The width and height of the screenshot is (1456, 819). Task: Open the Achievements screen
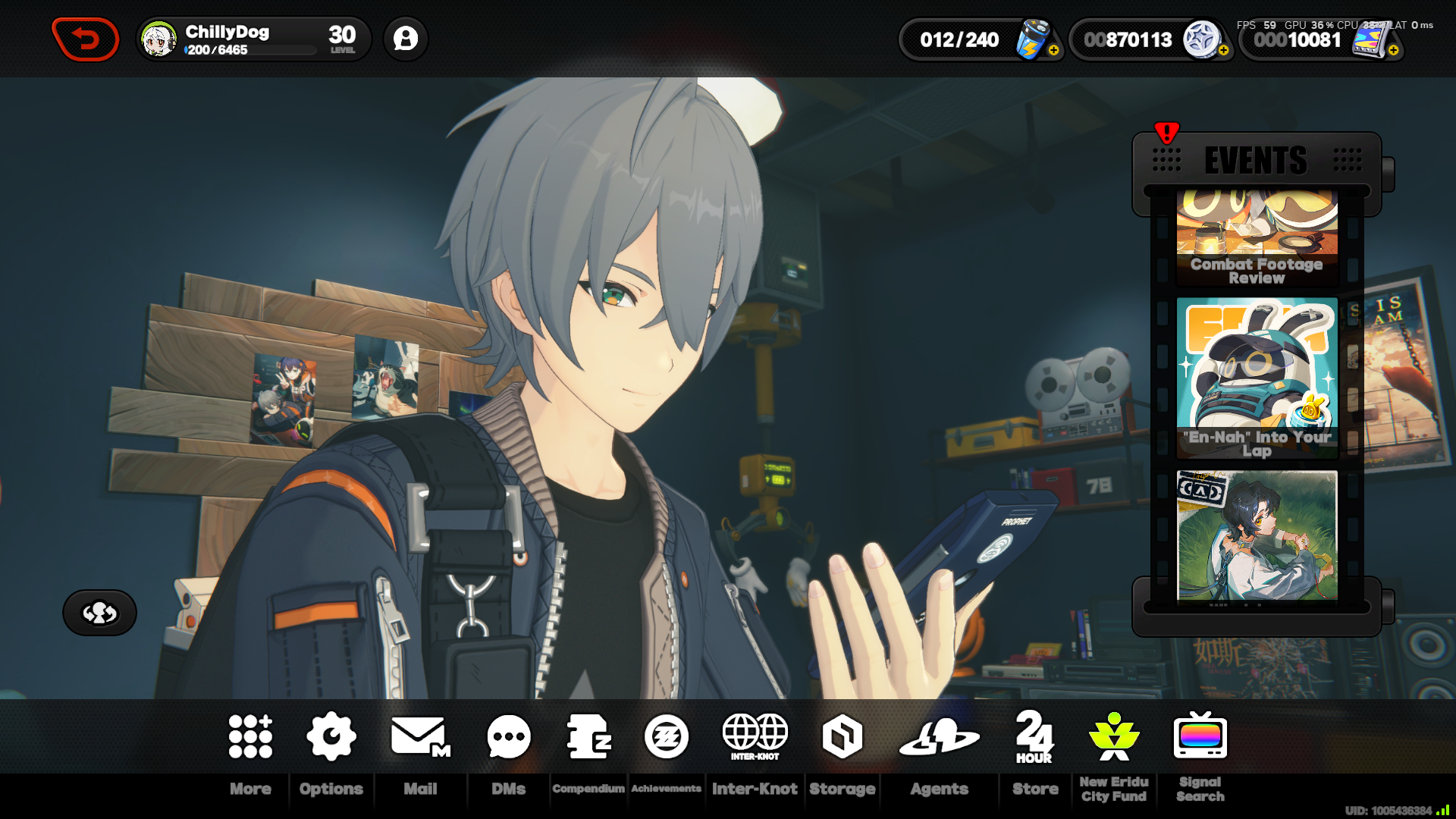666,736
